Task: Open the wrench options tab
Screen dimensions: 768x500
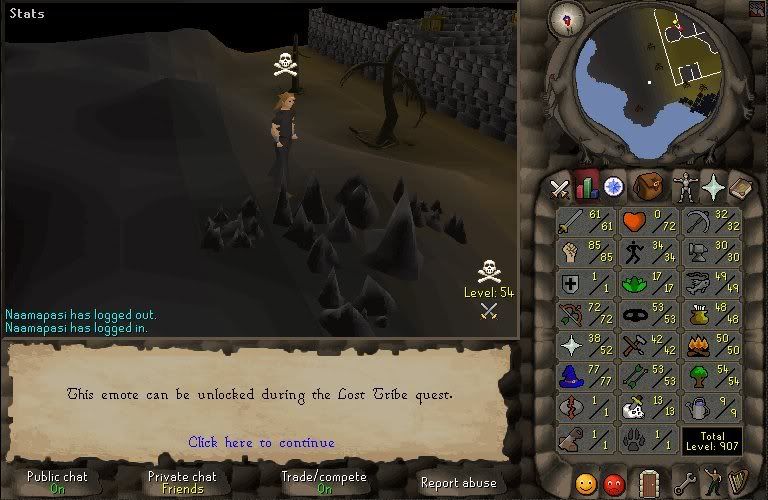Action: click(685, 483)
